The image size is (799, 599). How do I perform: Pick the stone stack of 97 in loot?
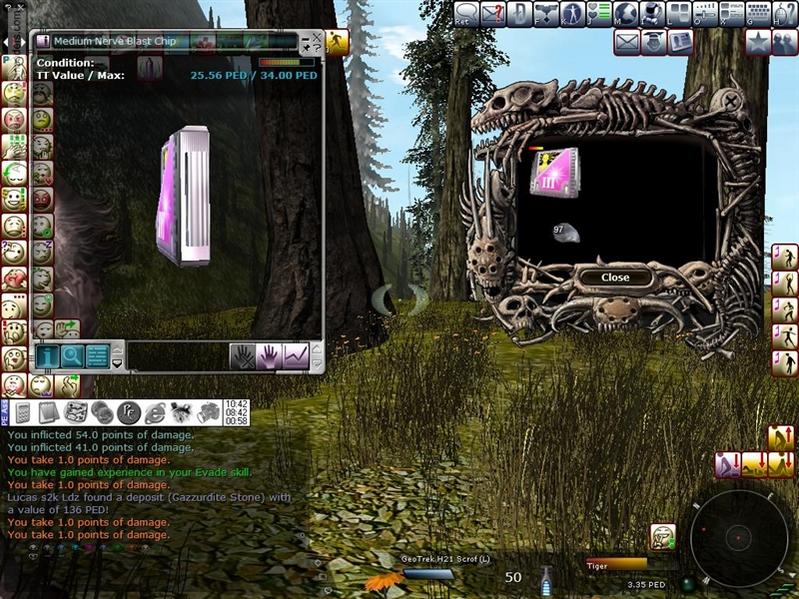tap(564, 231)
